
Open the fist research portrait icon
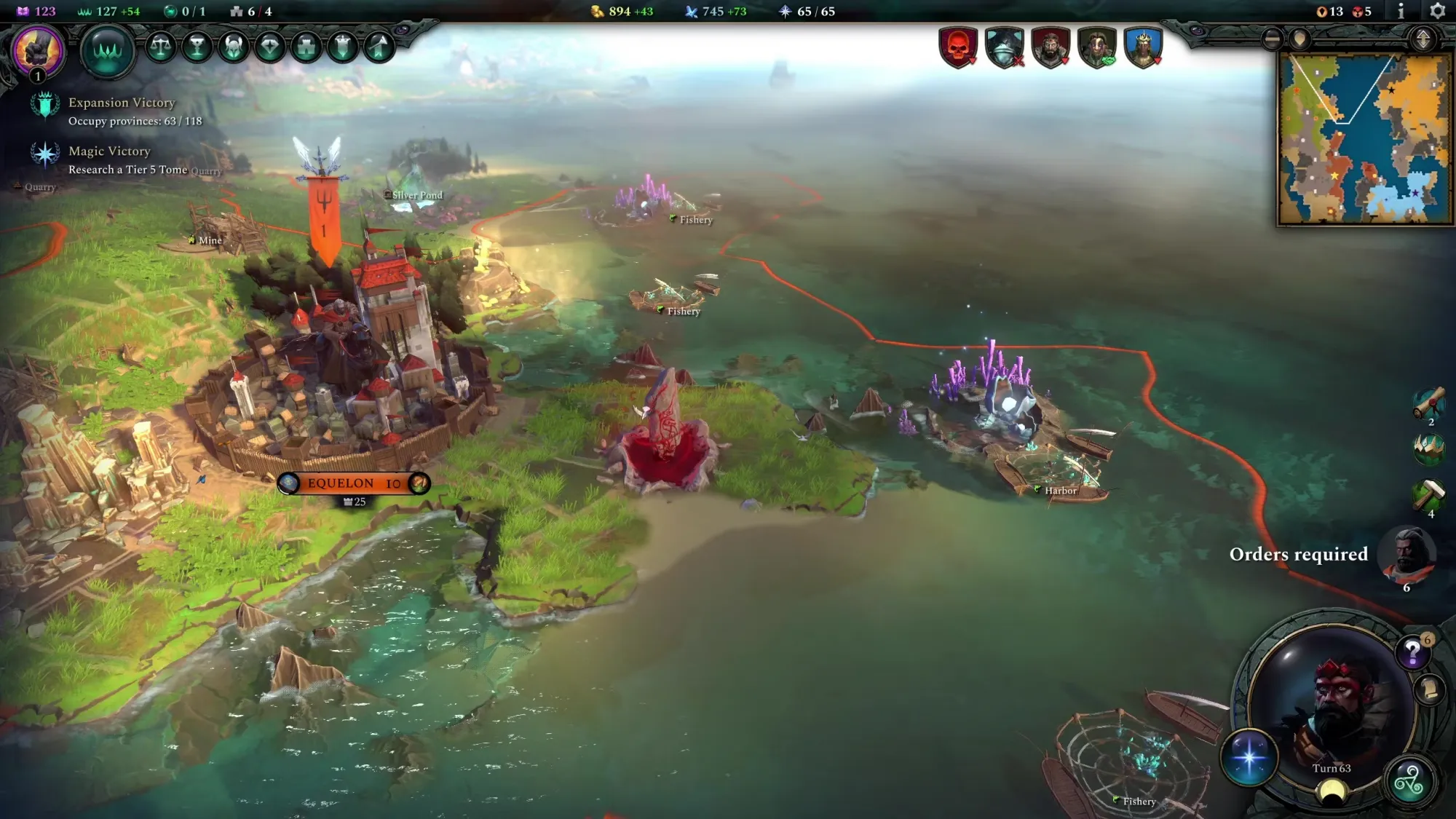point(36,50)
